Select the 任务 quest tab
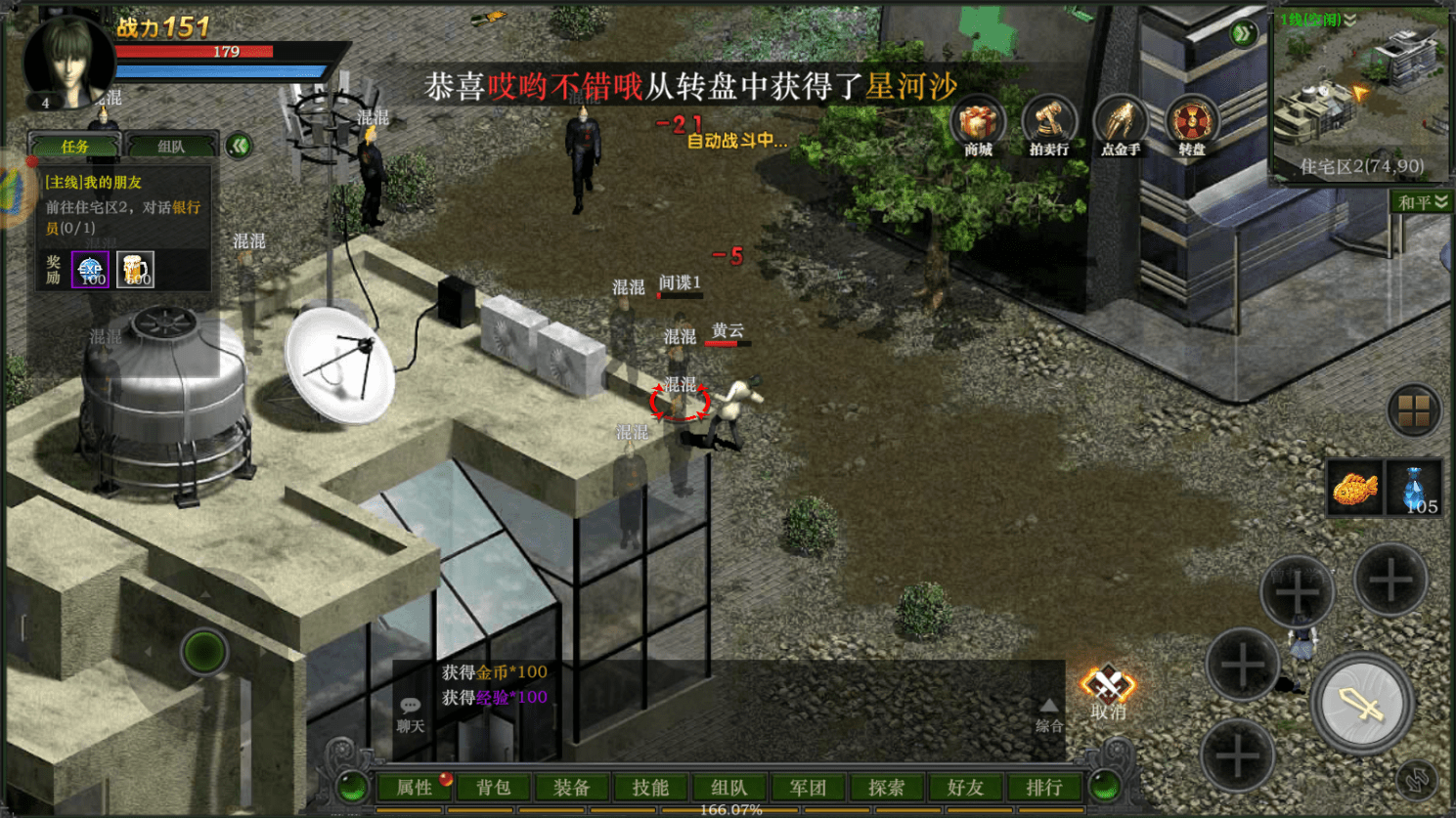The image size is (1456, 818). tap(75, 147)
